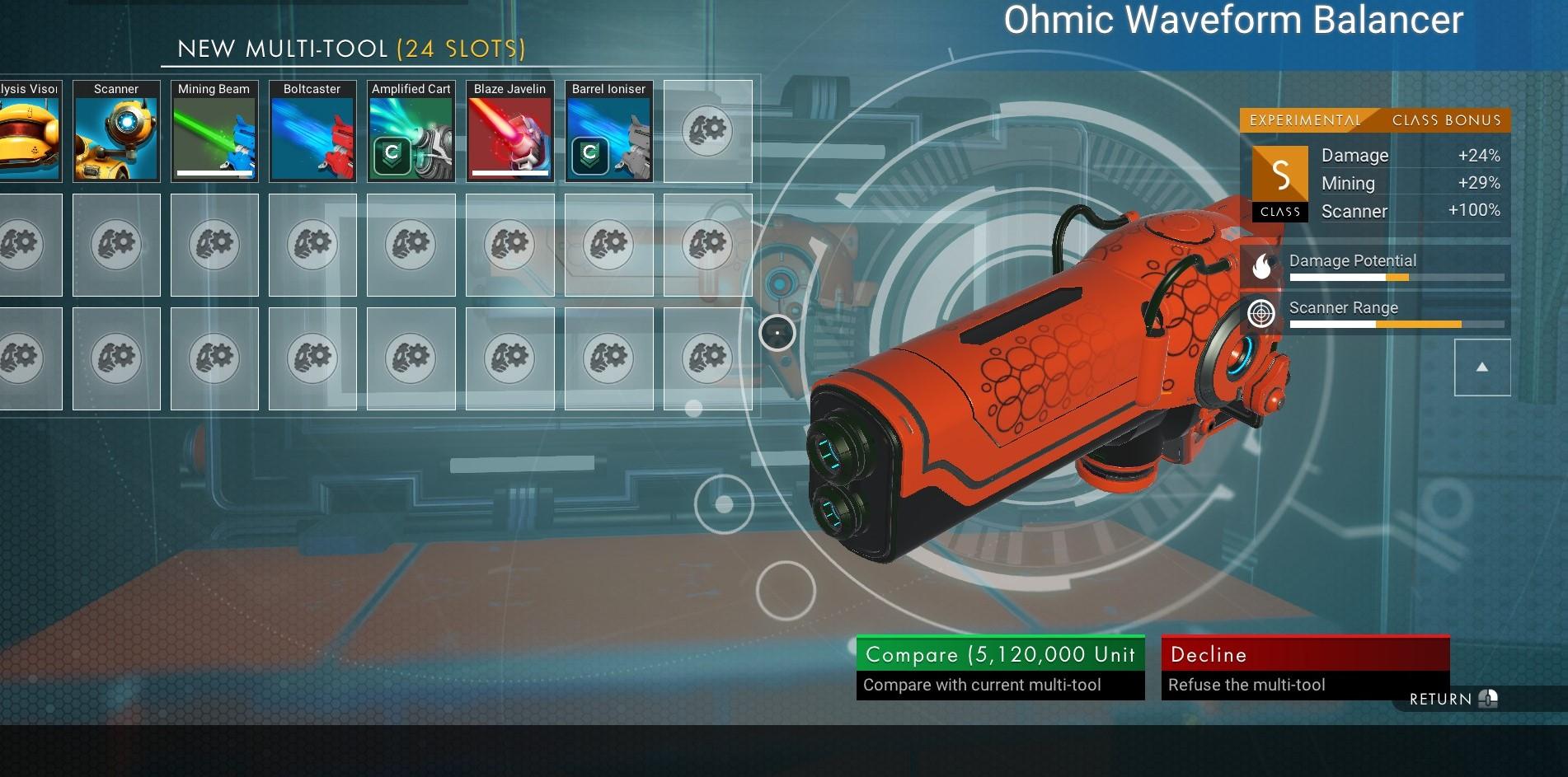This screenshot has height=777, width=1568.
Task: Click the Damage Potential flame icon
Action: click(x=1261, y=267)
